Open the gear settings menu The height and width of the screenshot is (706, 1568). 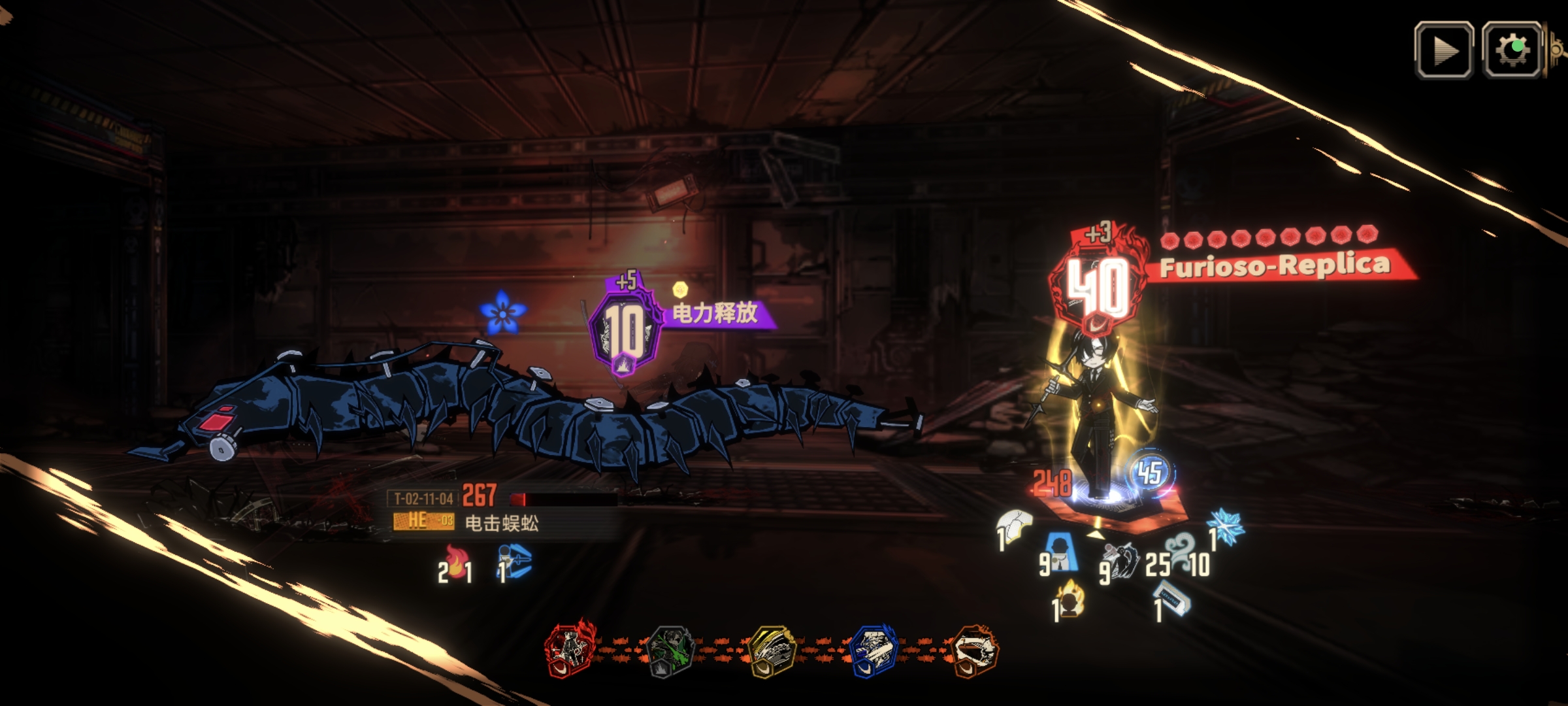click(x=1512, y=50)
